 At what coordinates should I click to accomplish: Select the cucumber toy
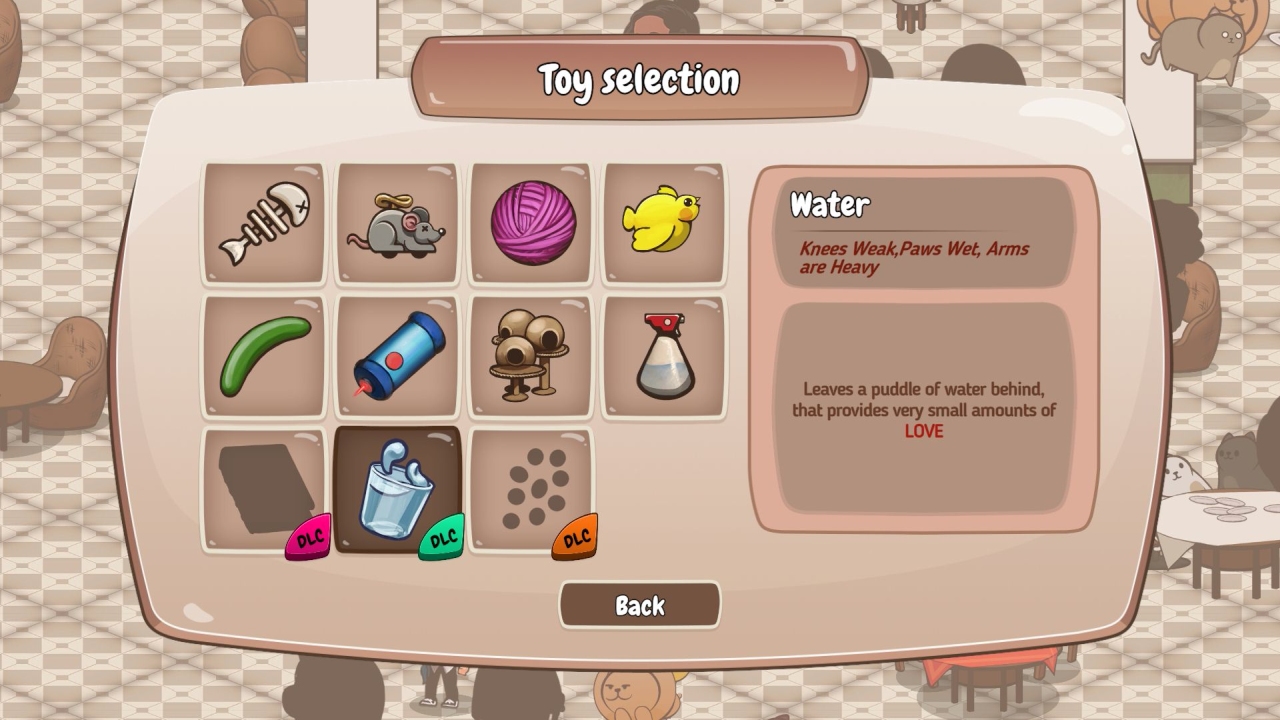(263, 355)
